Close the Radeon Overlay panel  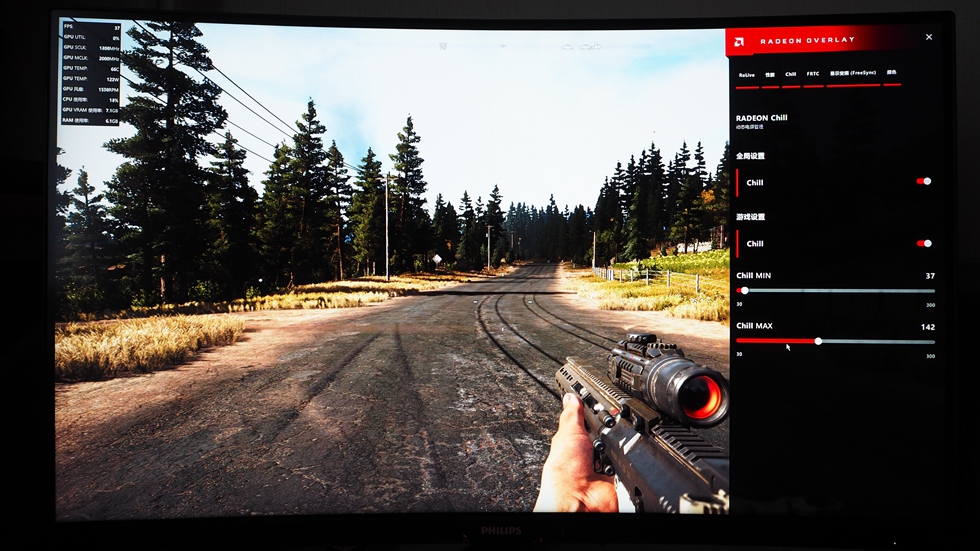[x=928, y=37]
